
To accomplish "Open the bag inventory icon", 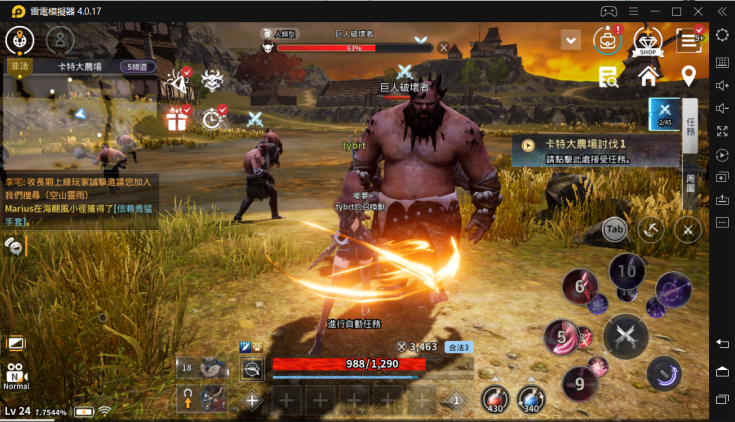I will 606,40.
